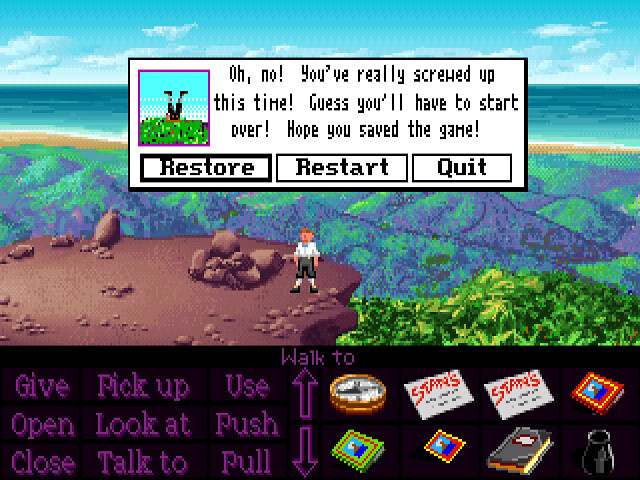Choose the Close verb
Viewport: 640px width, 480px height.
[42, 462]
